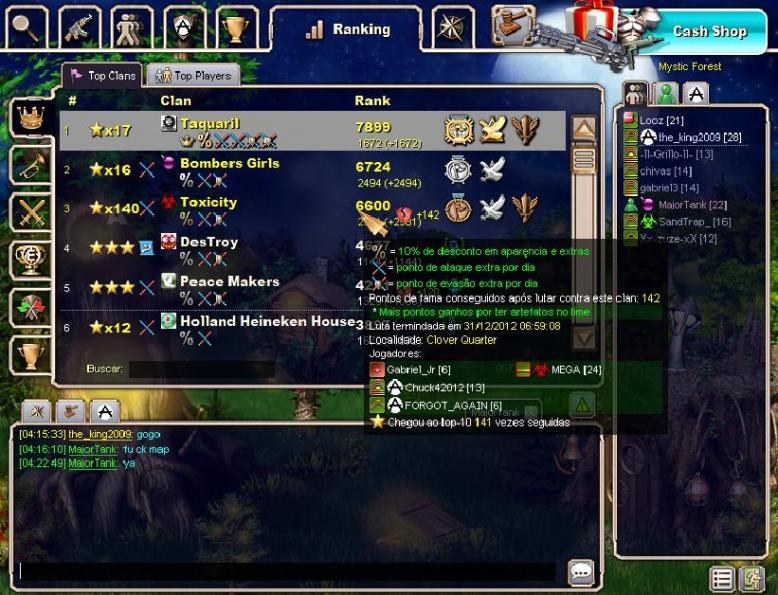Screen dimensions: 778x595
Task: Open the Cash Shop
Action: 709,31
